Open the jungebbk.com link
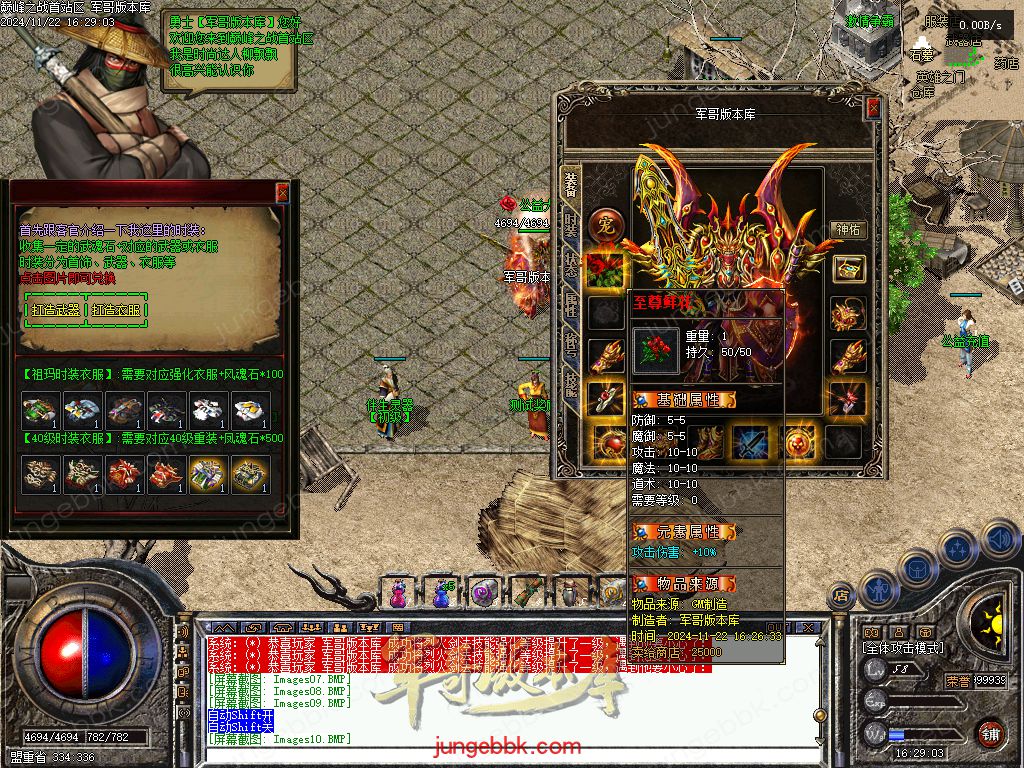Viewport: 1024px width, 768px height. [507, 746]
